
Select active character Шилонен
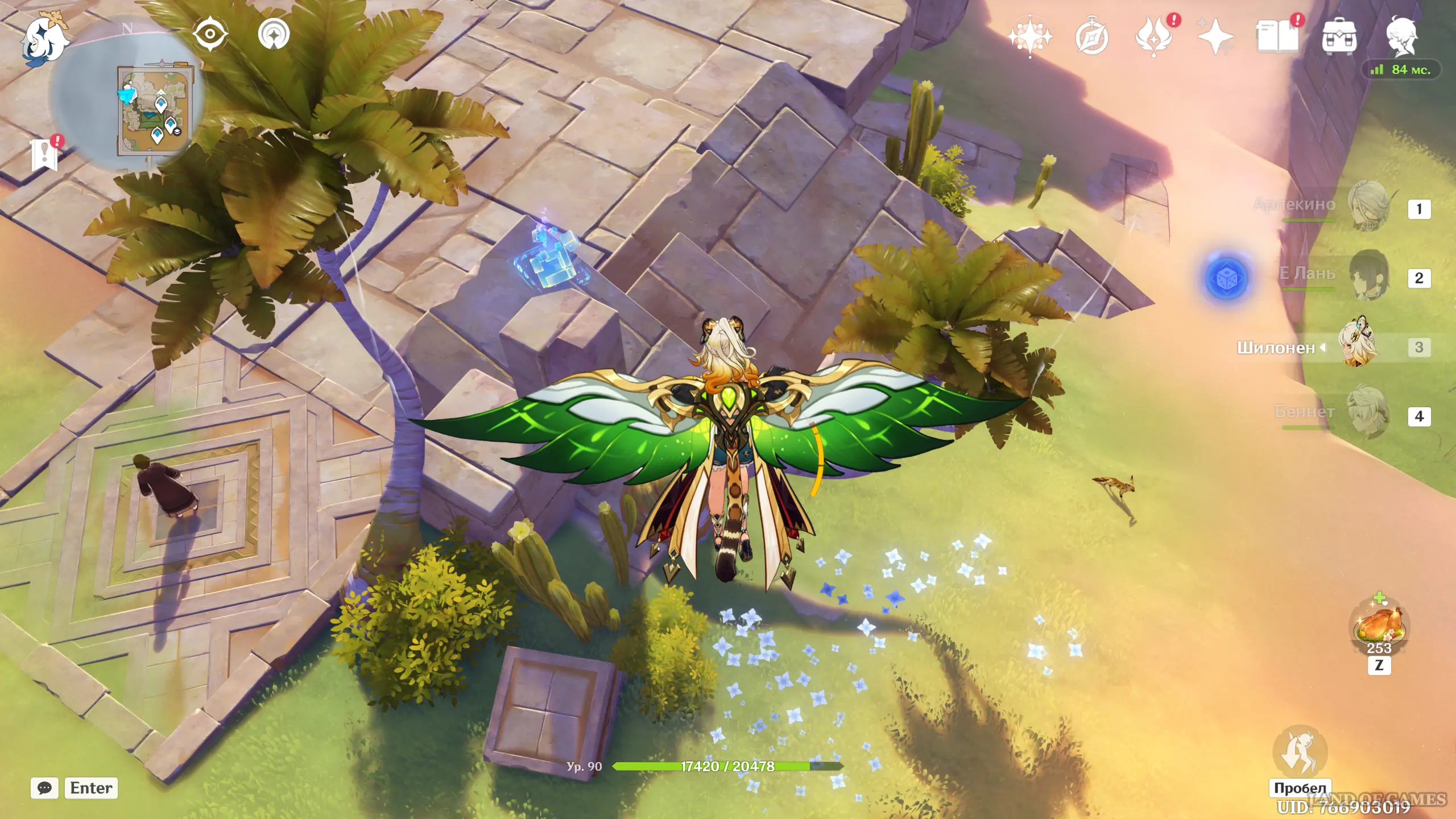point(1359,345)
